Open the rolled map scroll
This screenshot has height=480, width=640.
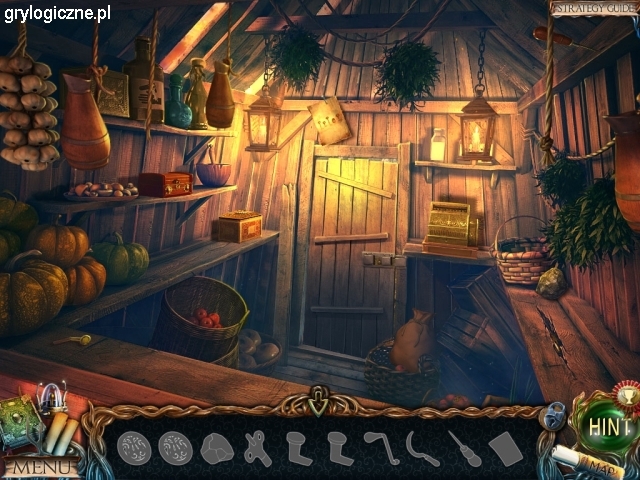coord(590,463)
